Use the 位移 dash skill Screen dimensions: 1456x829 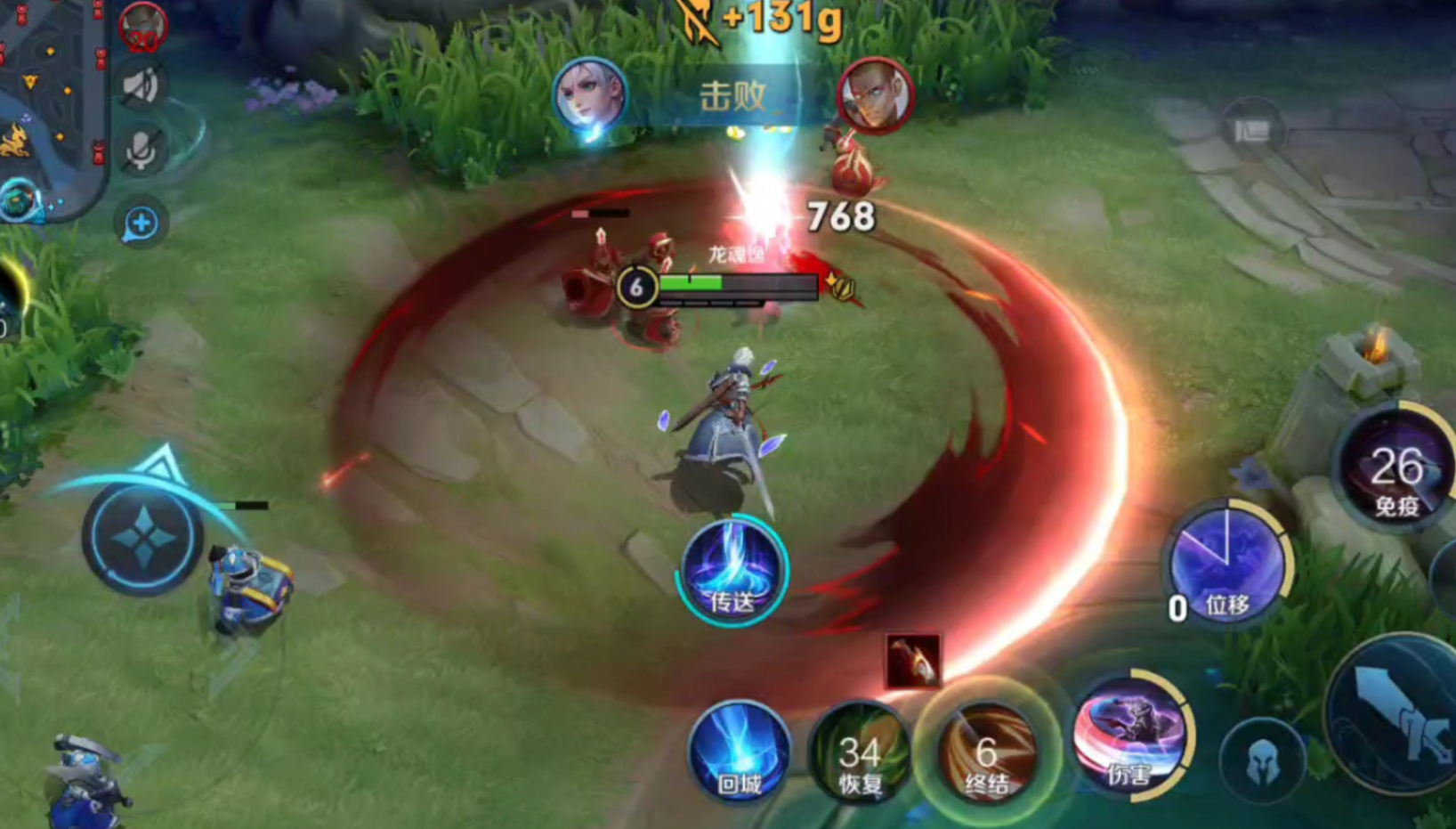coord(1226,563)
